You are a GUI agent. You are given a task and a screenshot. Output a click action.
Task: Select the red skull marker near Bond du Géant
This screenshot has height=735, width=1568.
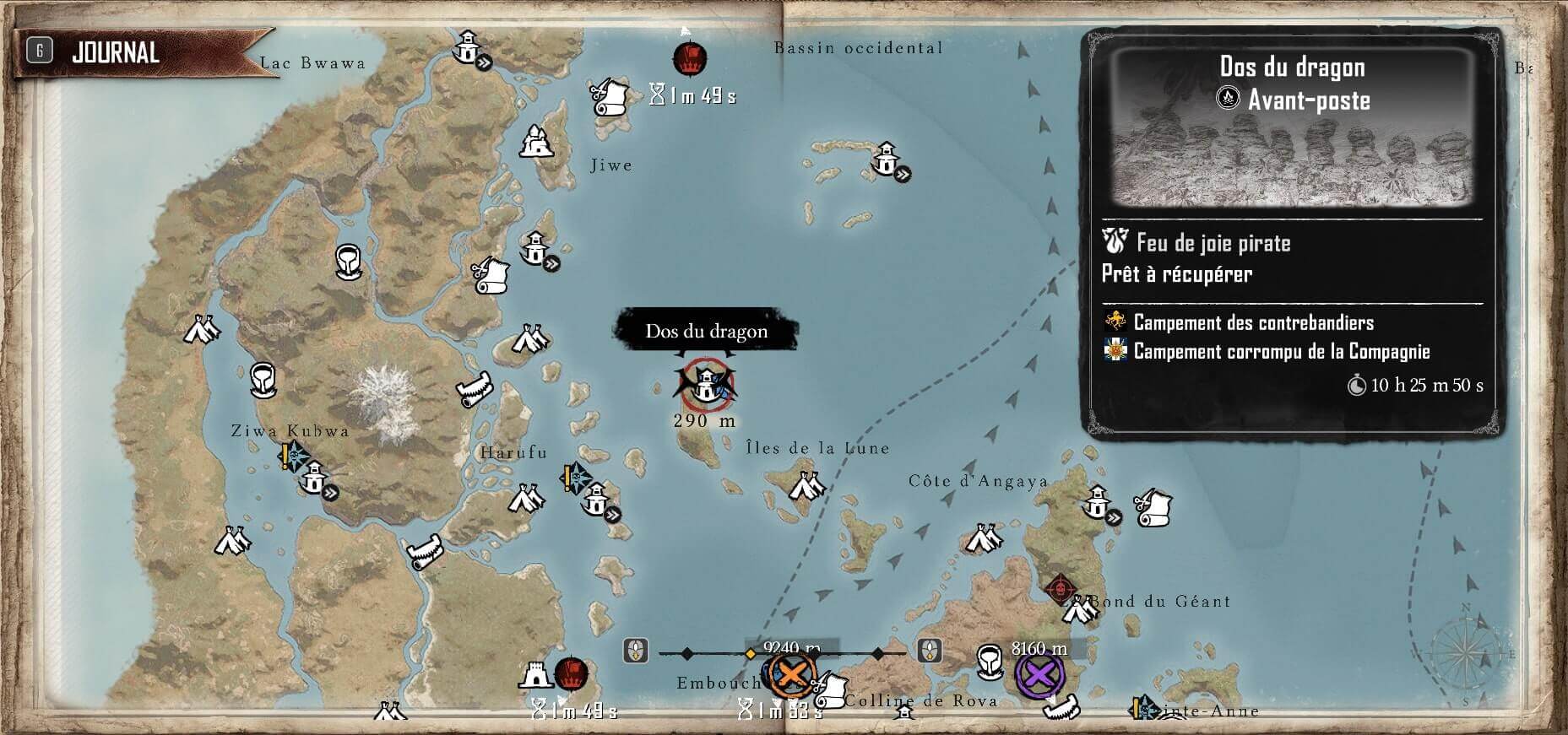pyautogui.click(x=1060, y=587)
